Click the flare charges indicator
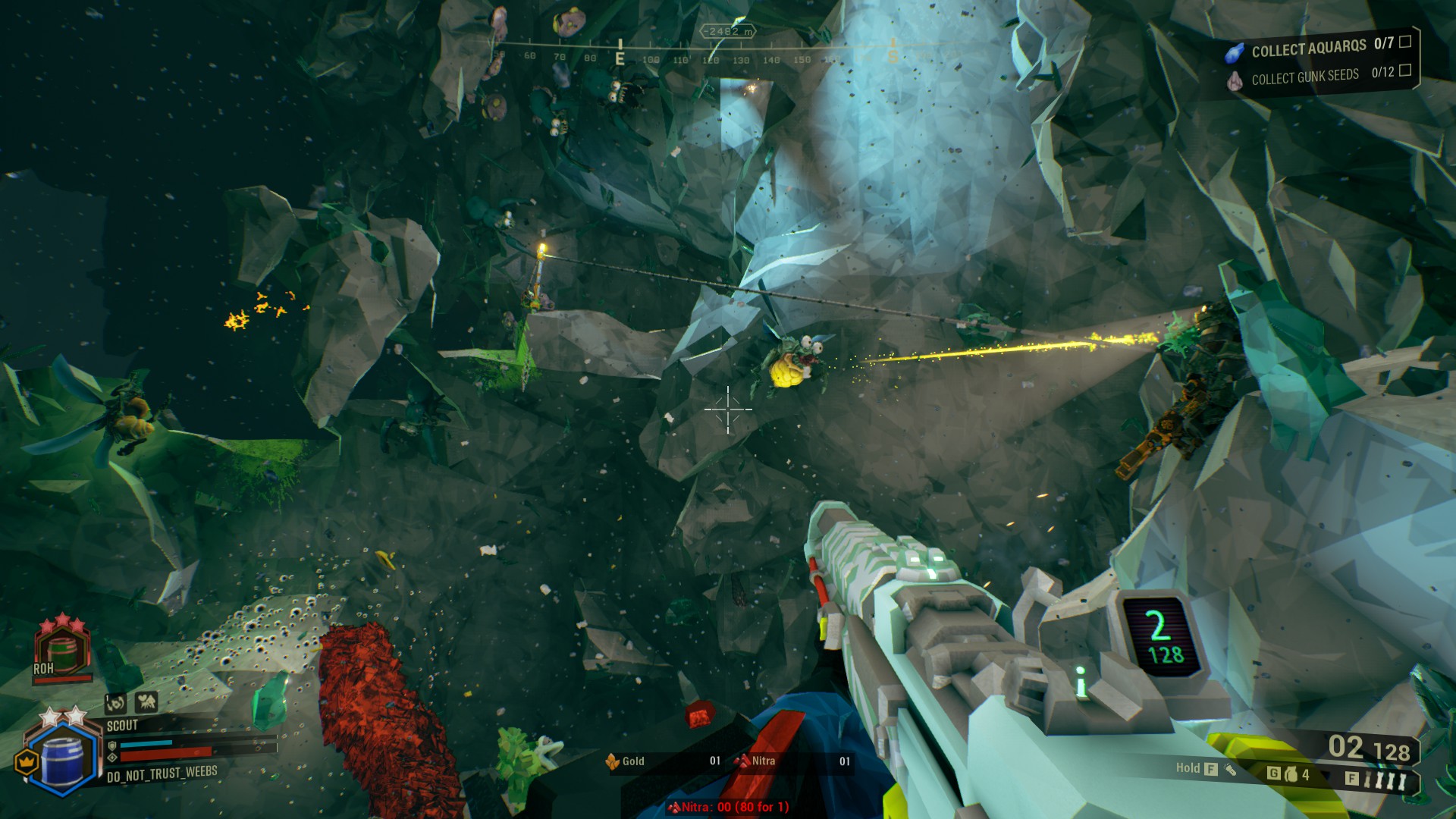1456x819 pixels. pyautogui.click(x=1389, y=780)
